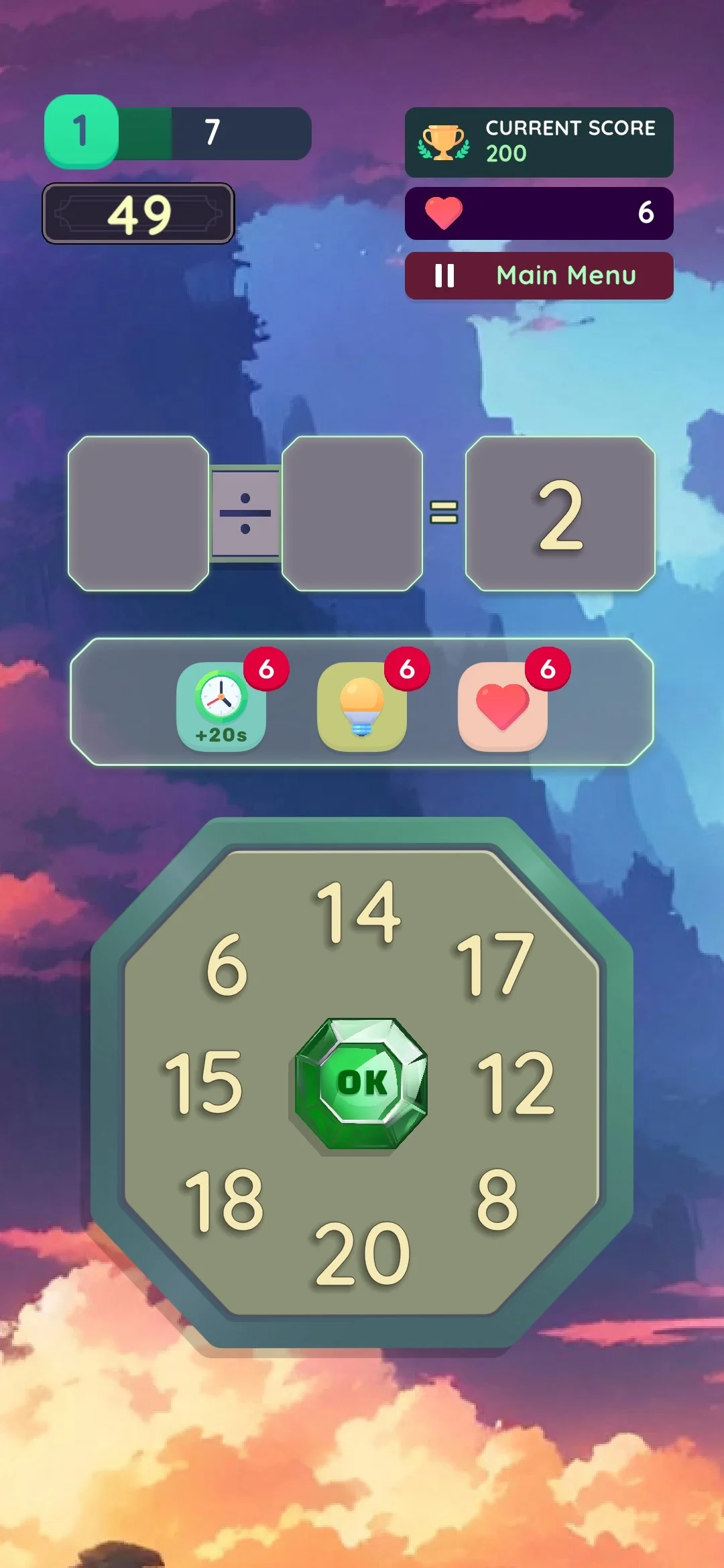Confirm answer with the green OK gem

click(361, 1083)
